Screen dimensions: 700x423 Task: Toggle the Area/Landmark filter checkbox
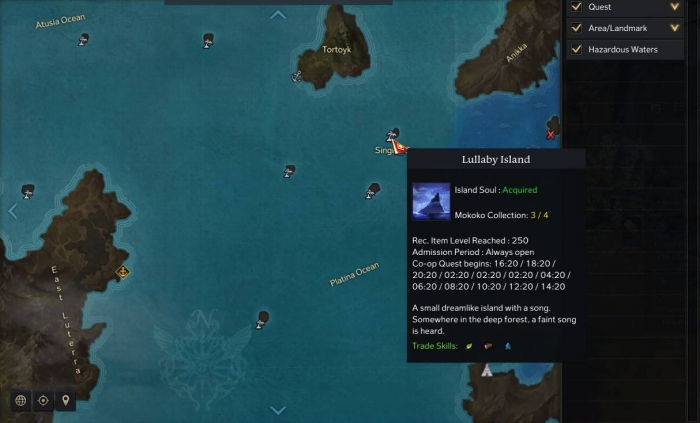coord(576,28)
